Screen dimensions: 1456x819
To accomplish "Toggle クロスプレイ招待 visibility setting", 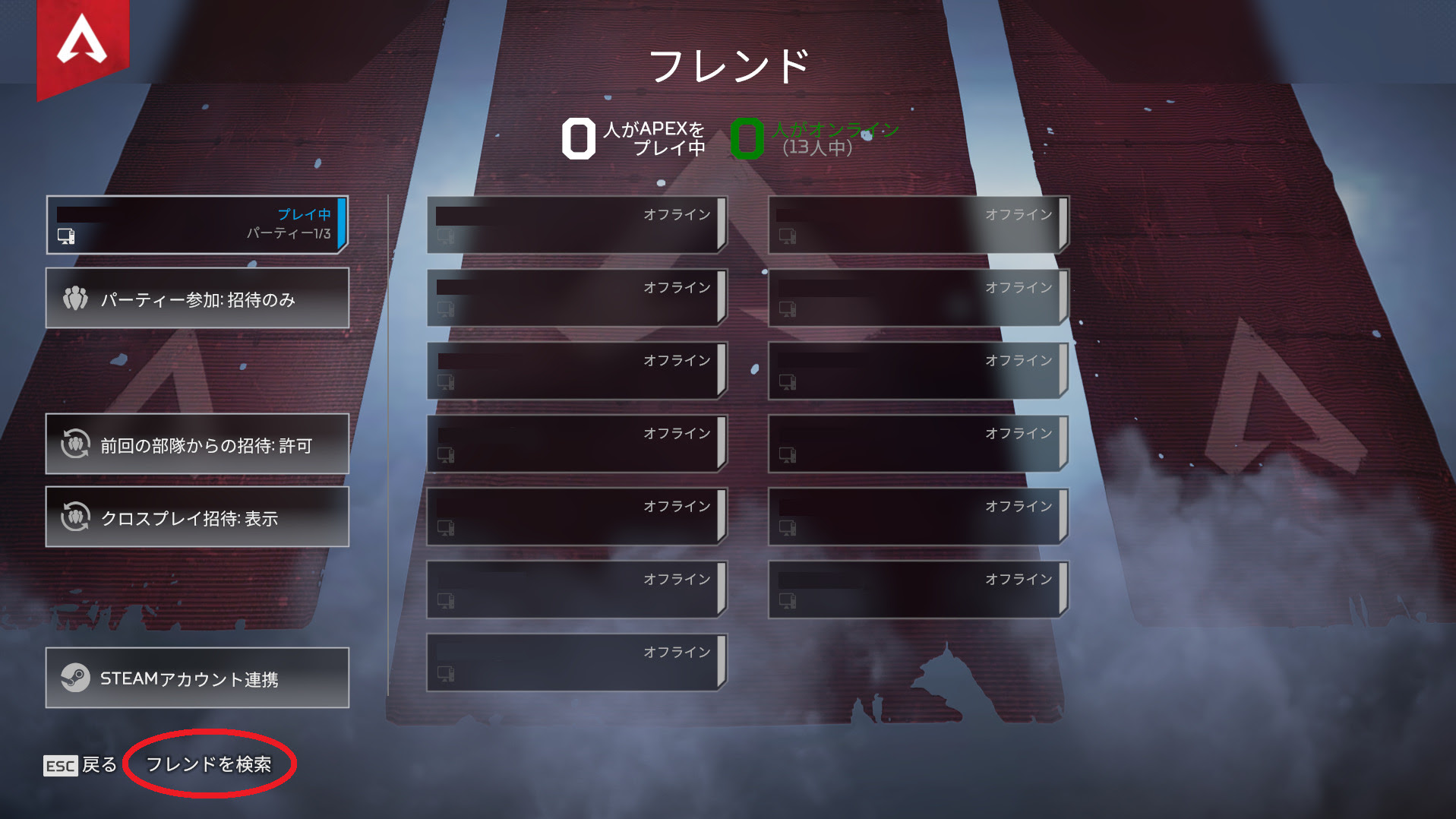I will coord(197,517).
